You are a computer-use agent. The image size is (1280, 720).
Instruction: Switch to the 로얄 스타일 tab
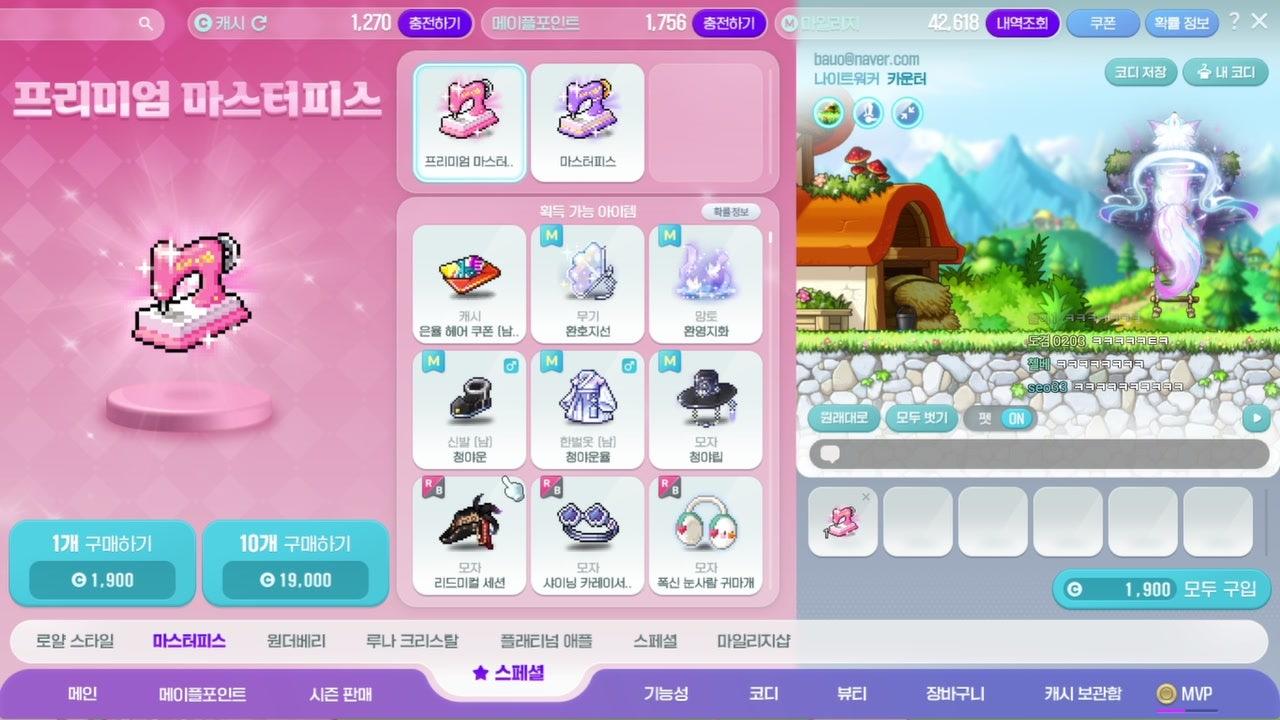click(x=75, y=641)
